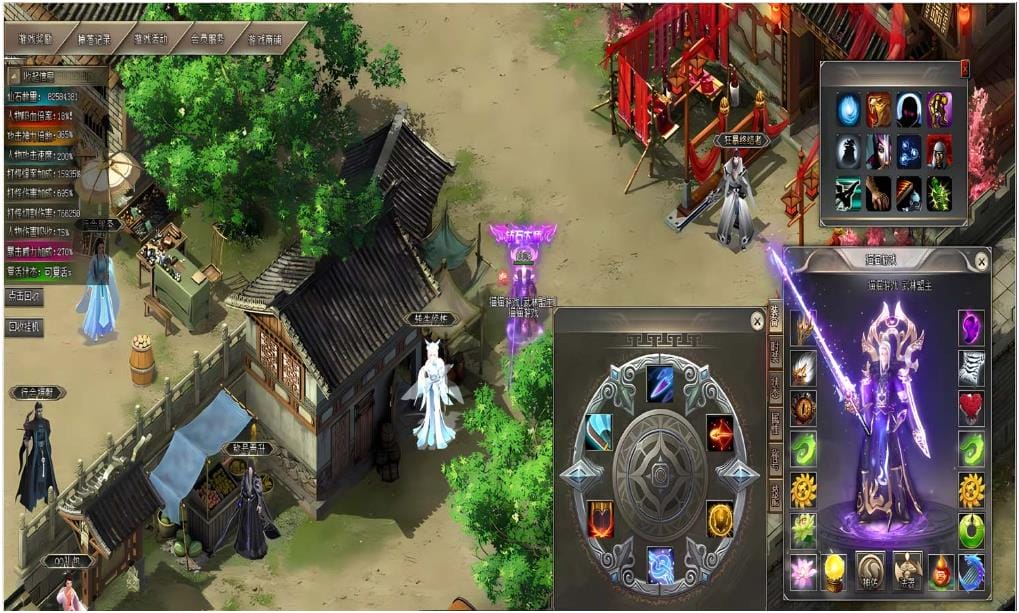Toggle the 回收挂机 auto-recycle button
The height and width of the screenshot is (613, 1019).
24,327
